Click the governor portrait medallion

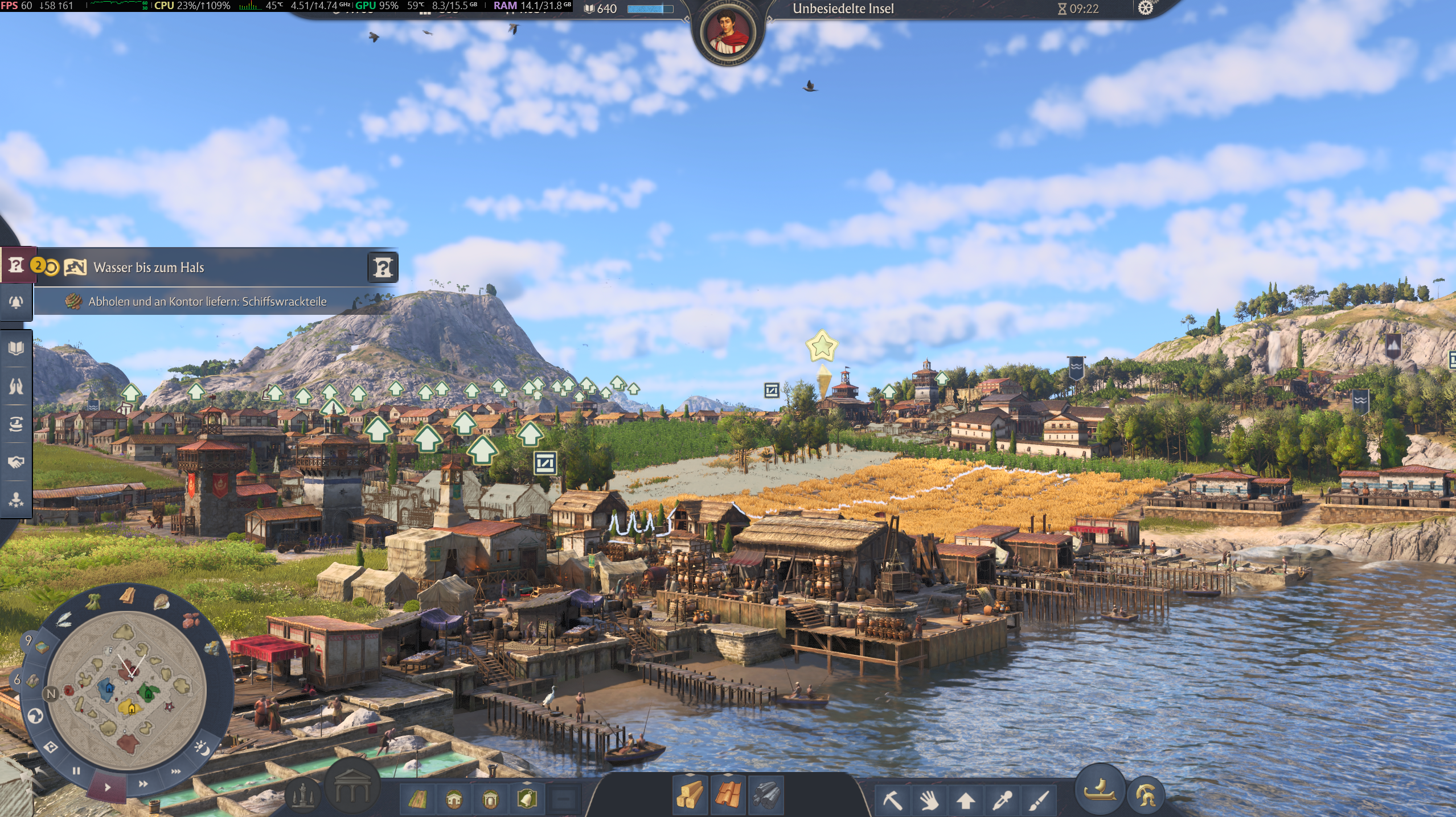click(728, 31)
